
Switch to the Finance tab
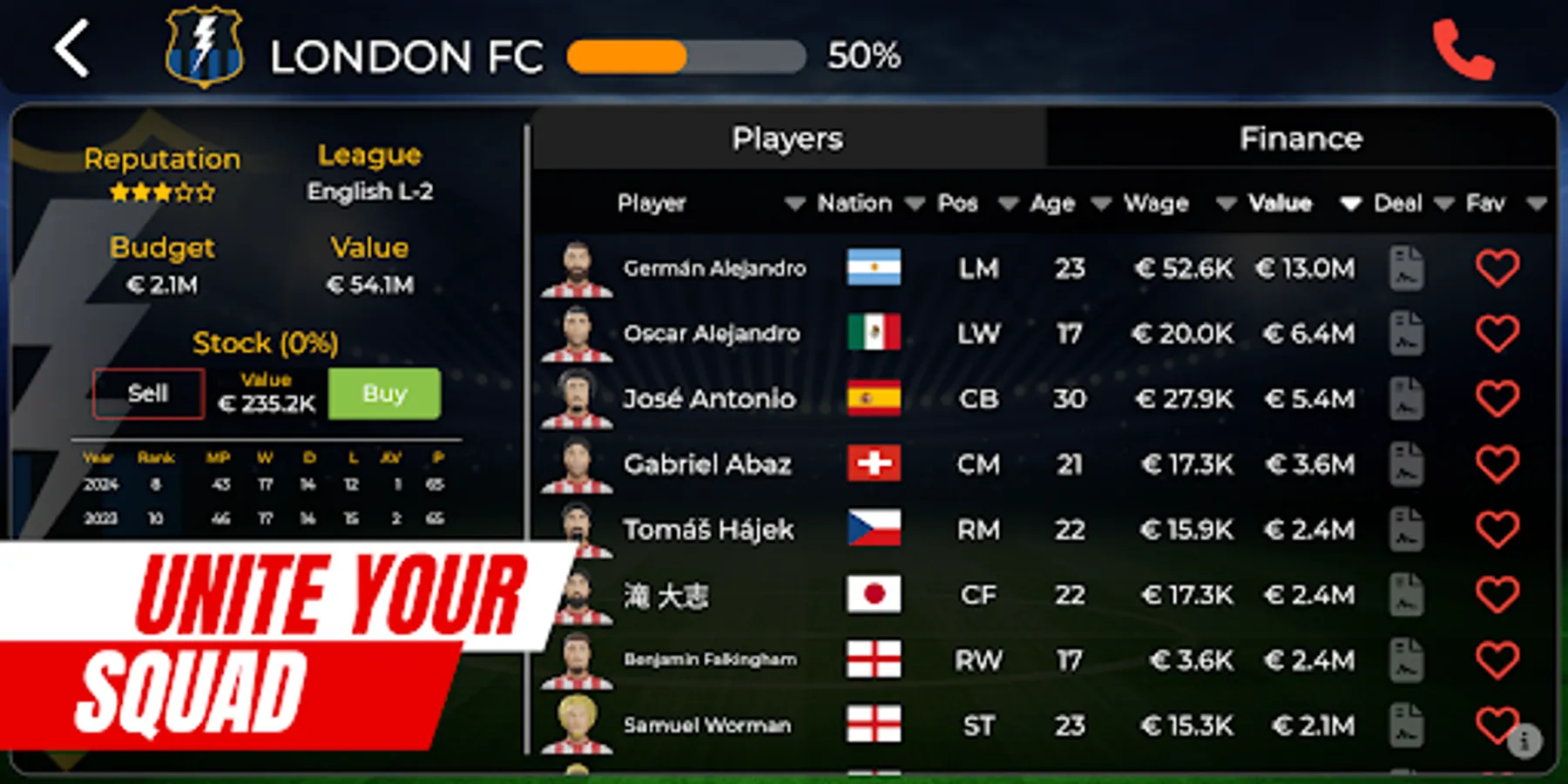tap(1301, 138)
